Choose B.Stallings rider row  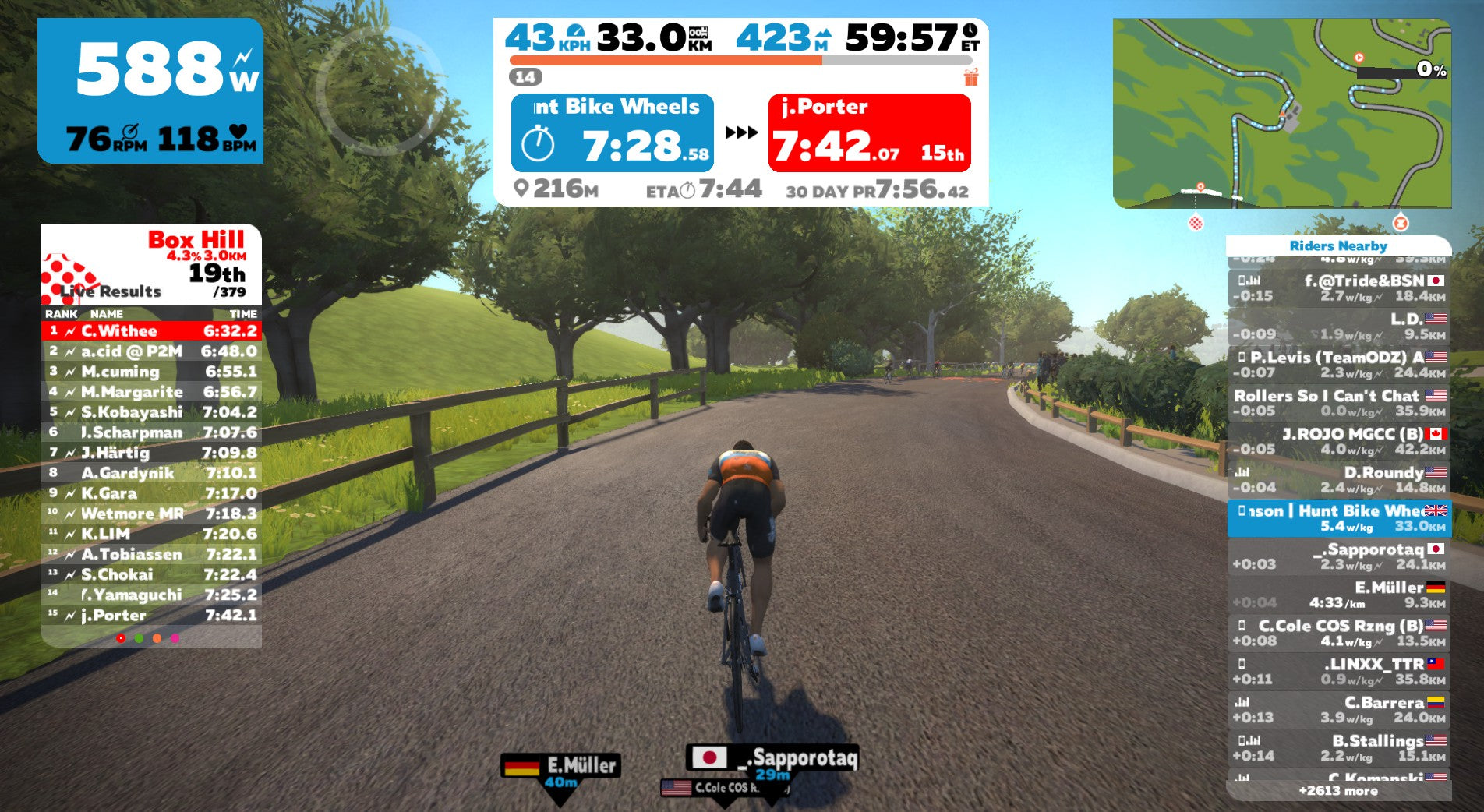(x=1338, y=747)
